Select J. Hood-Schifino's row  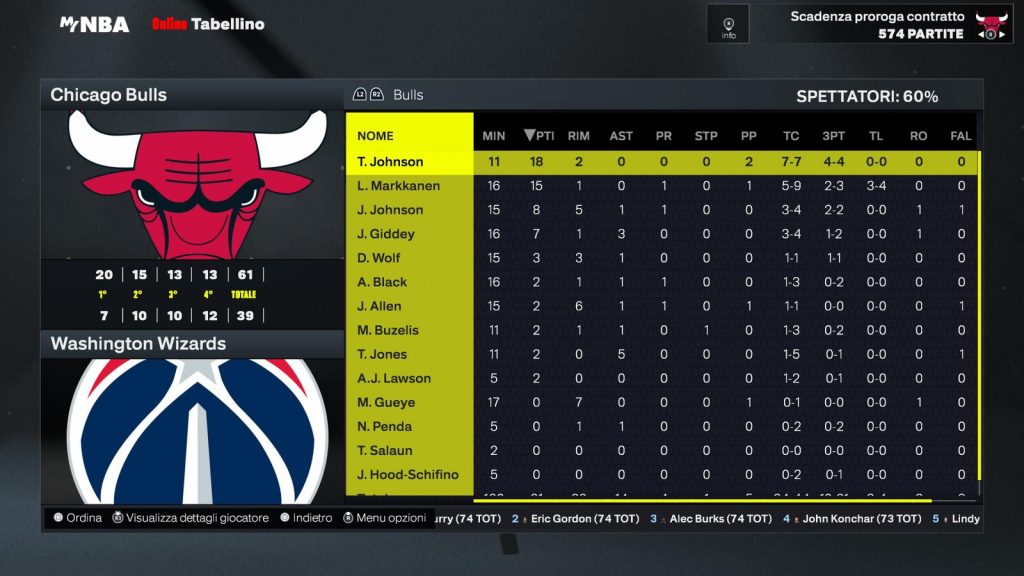point(408,474)
